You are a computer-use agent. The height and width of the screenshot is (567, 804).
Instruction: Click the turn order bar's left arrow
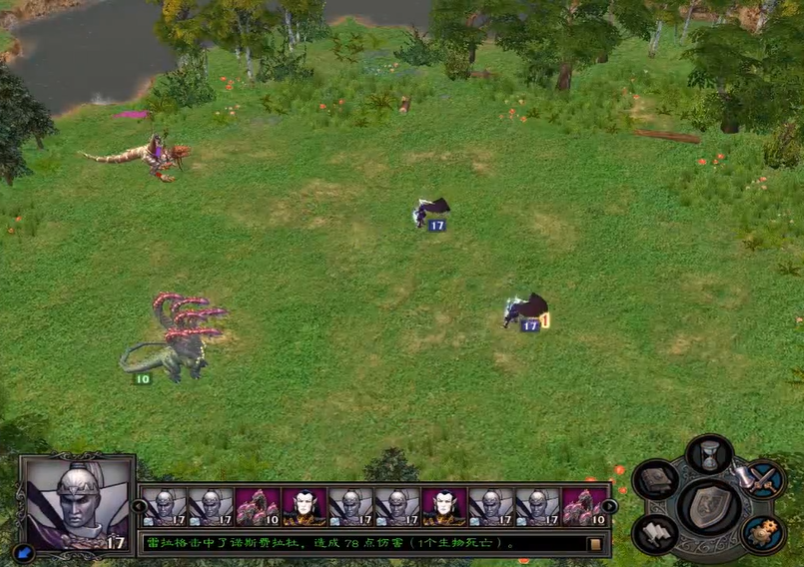[x=140, y=506]
